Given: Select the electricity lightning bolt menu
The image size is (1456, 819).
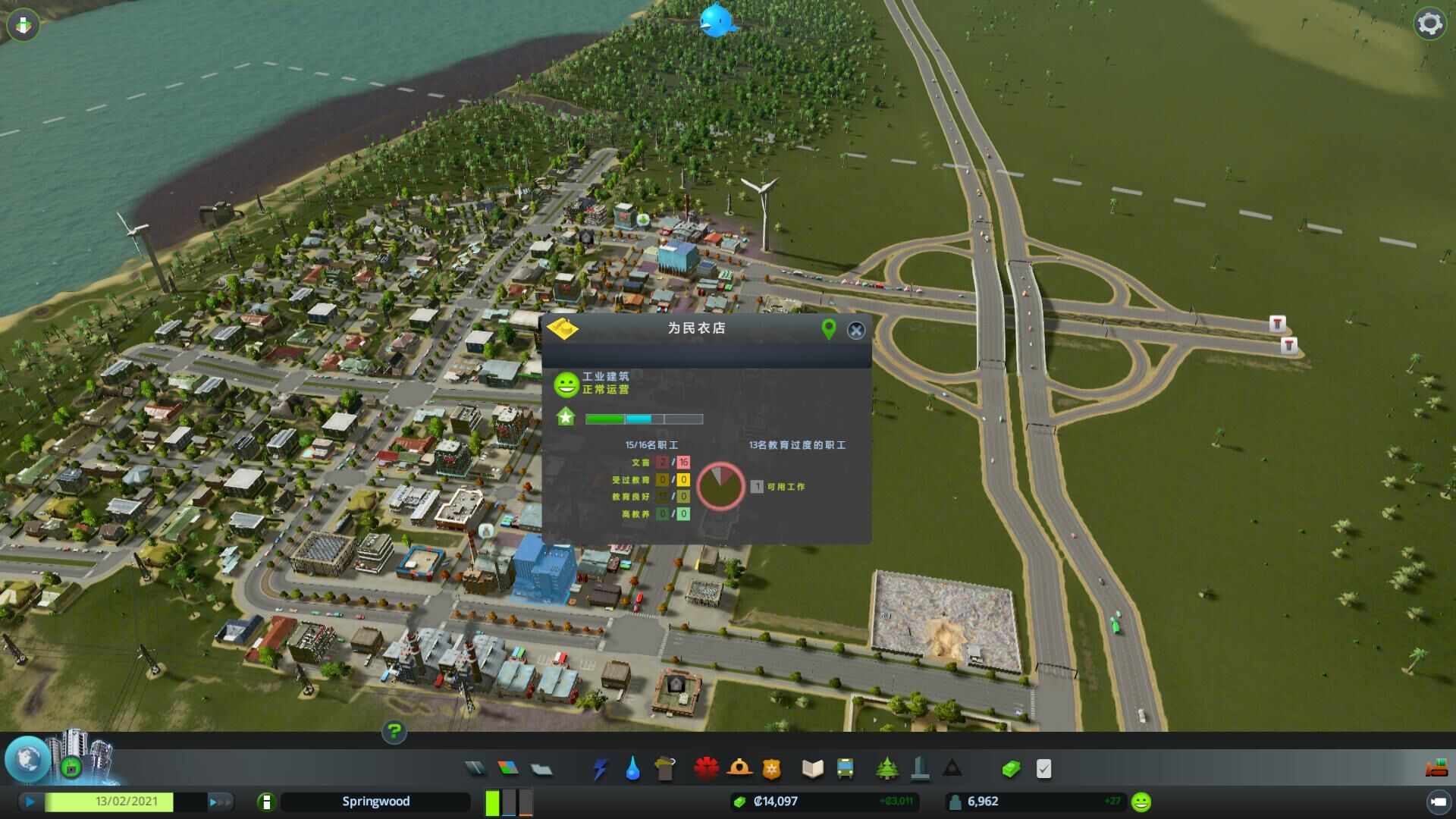Looking at the screenshot, I should [600, 769].
